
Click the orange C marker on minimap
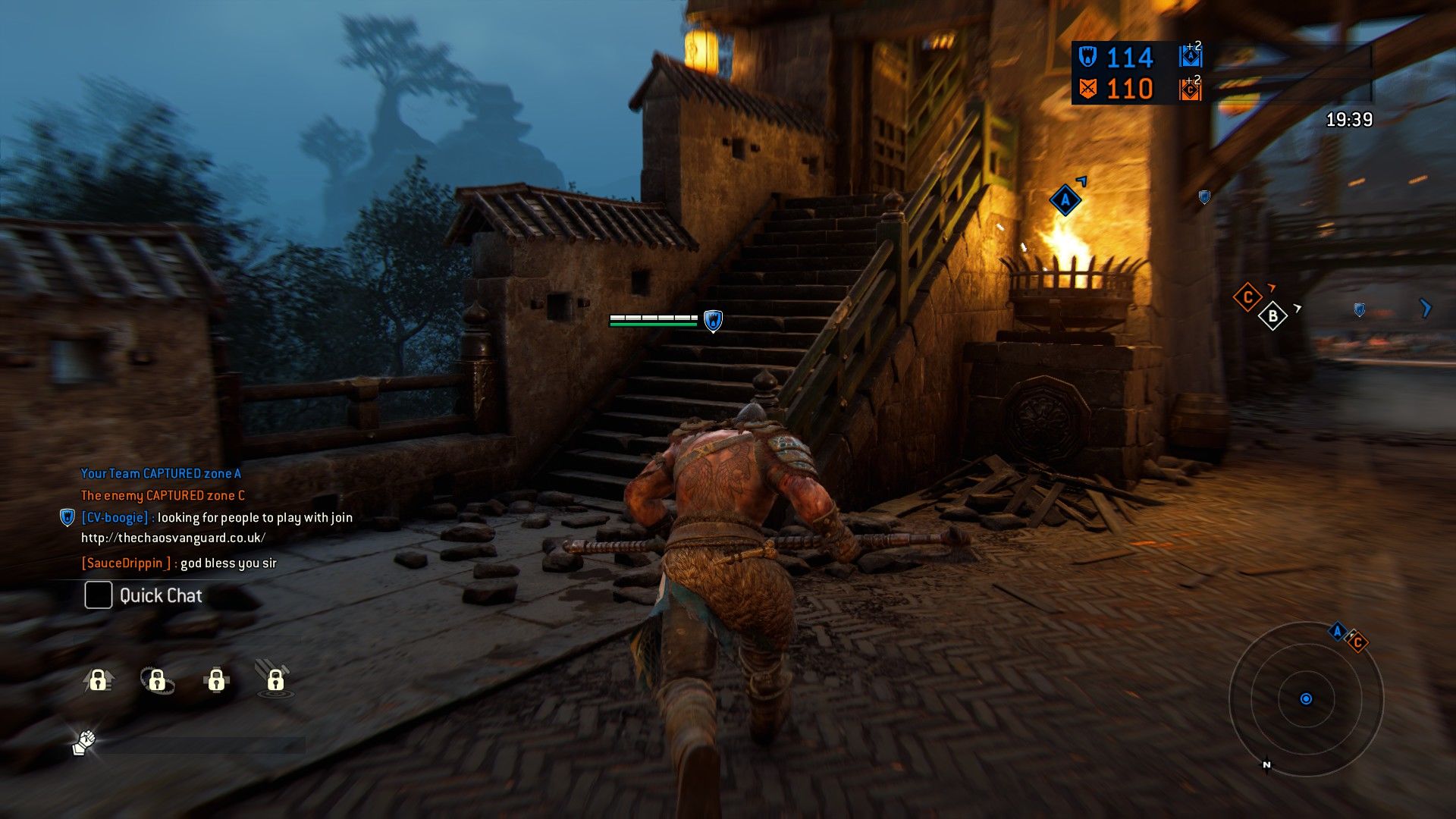coord(1357,643)
